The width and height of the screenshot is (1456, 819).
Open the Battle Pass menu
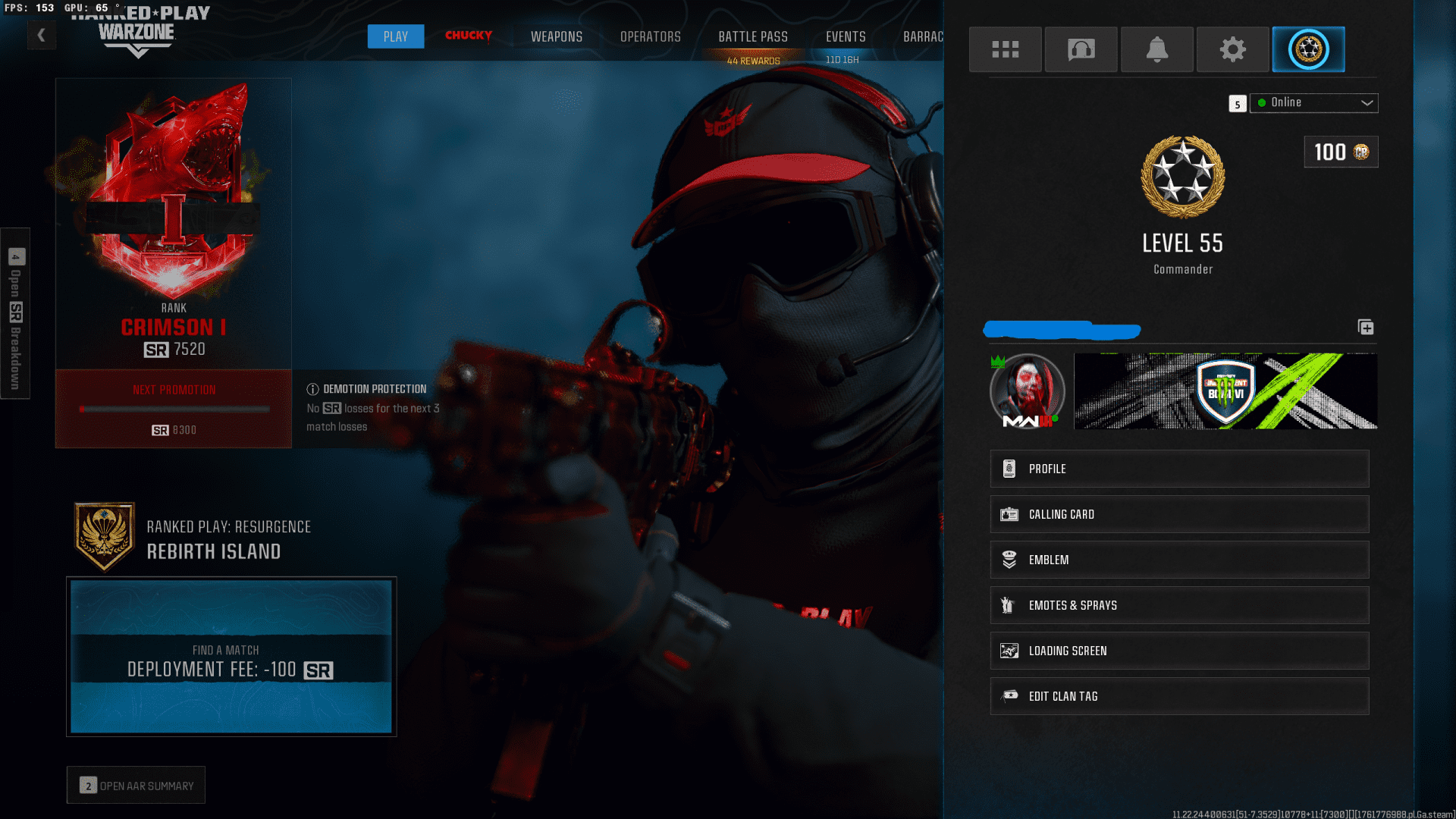753,36
